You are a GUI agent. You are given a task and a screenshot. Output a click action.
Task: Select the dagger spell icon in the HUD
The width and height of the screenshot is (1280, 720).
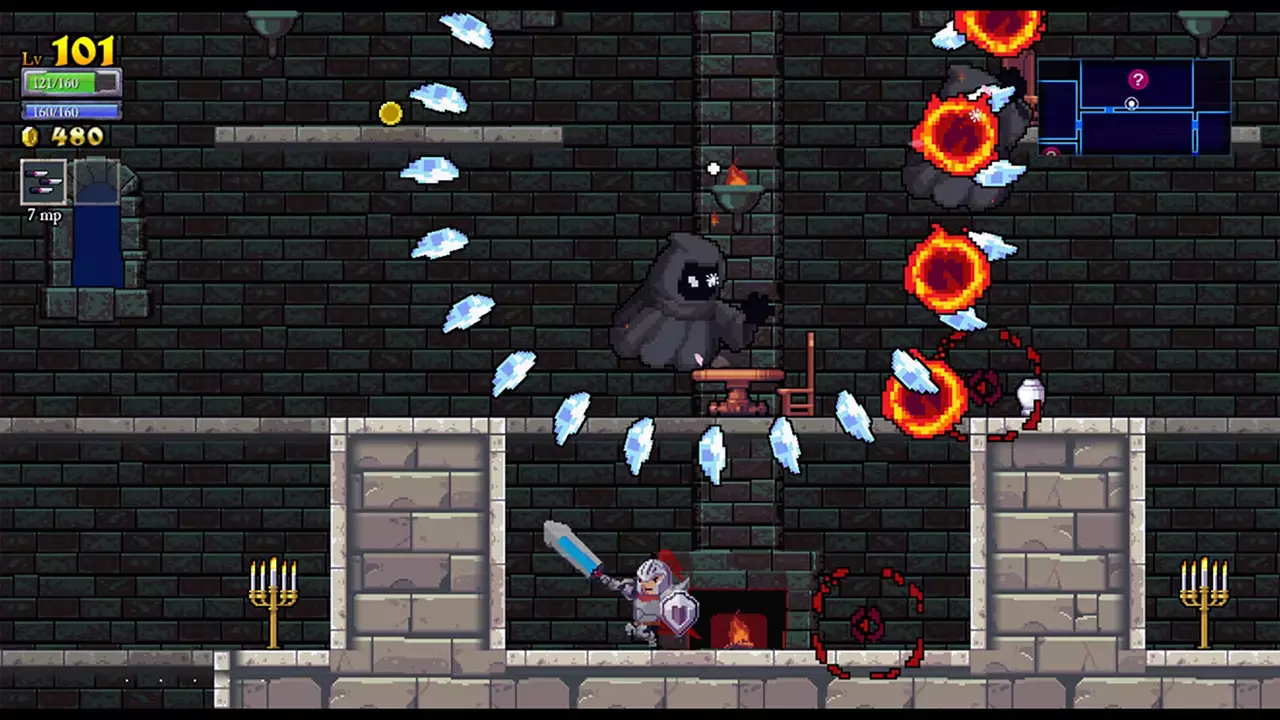point(42,180)
